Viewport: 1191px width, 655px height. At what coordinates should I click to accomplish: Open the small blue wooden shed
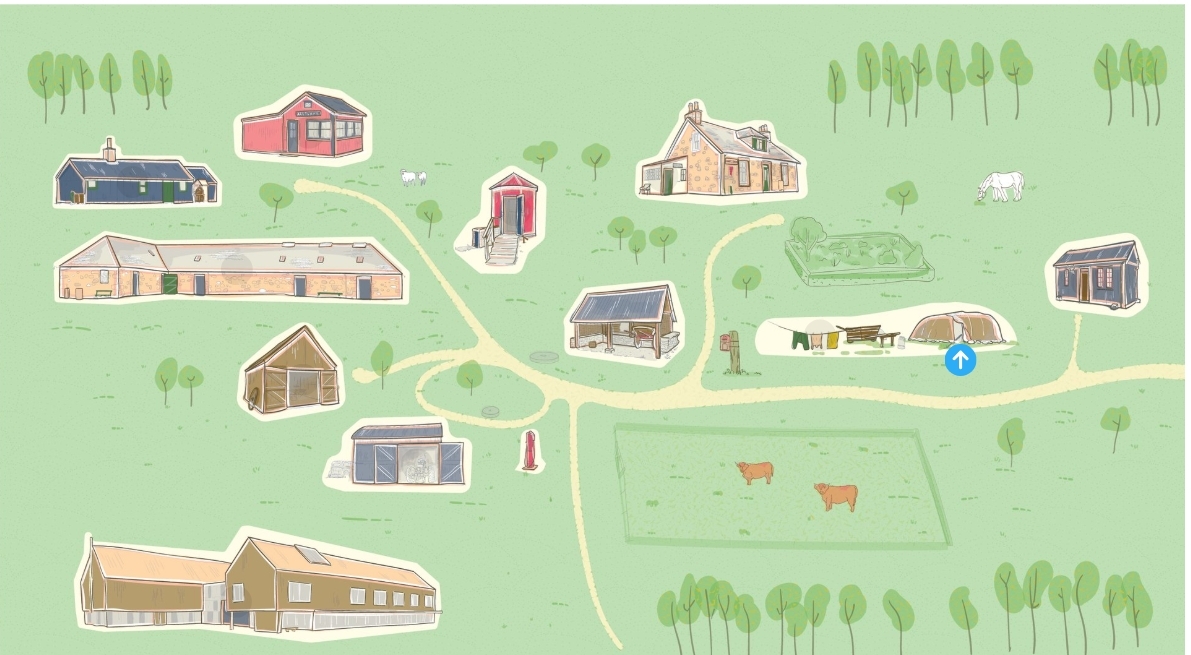pos(1097,274)
